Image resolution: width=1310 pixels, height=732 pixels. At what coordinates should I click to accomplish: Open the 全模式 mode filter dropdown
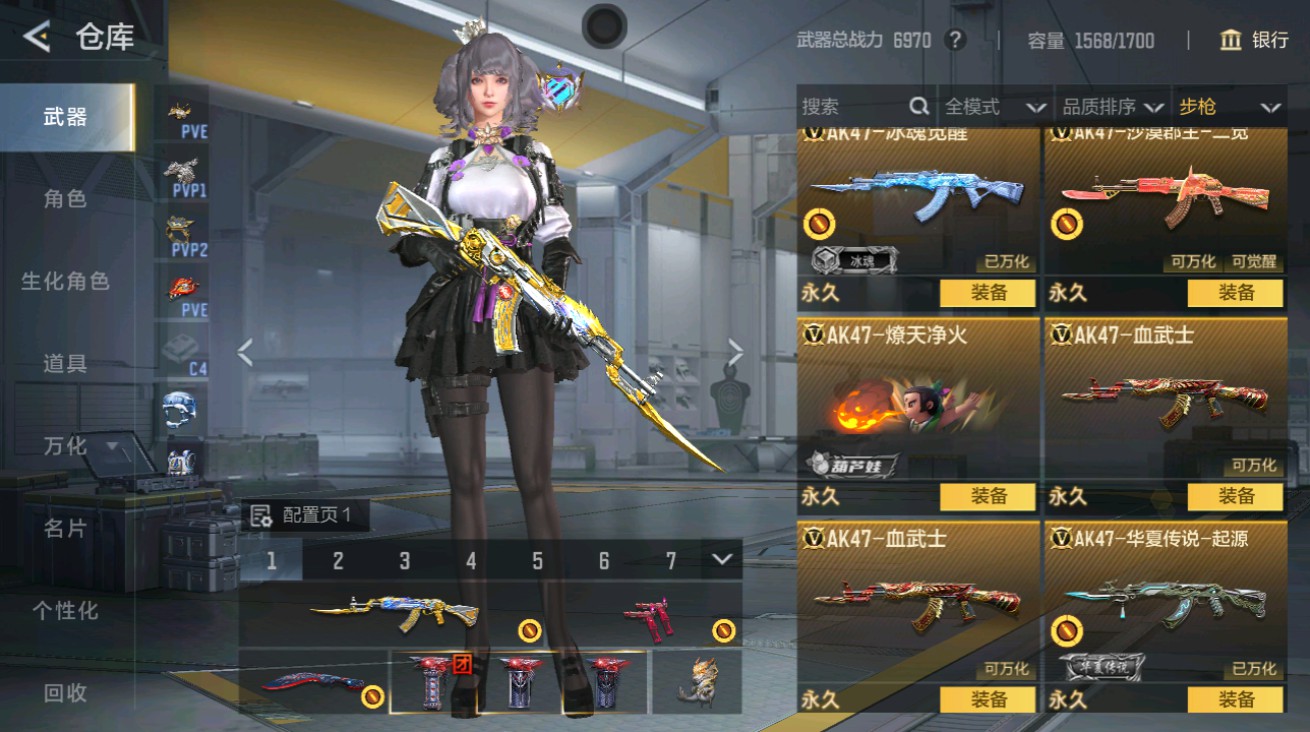pyautogui.click(x=986, y=105)
